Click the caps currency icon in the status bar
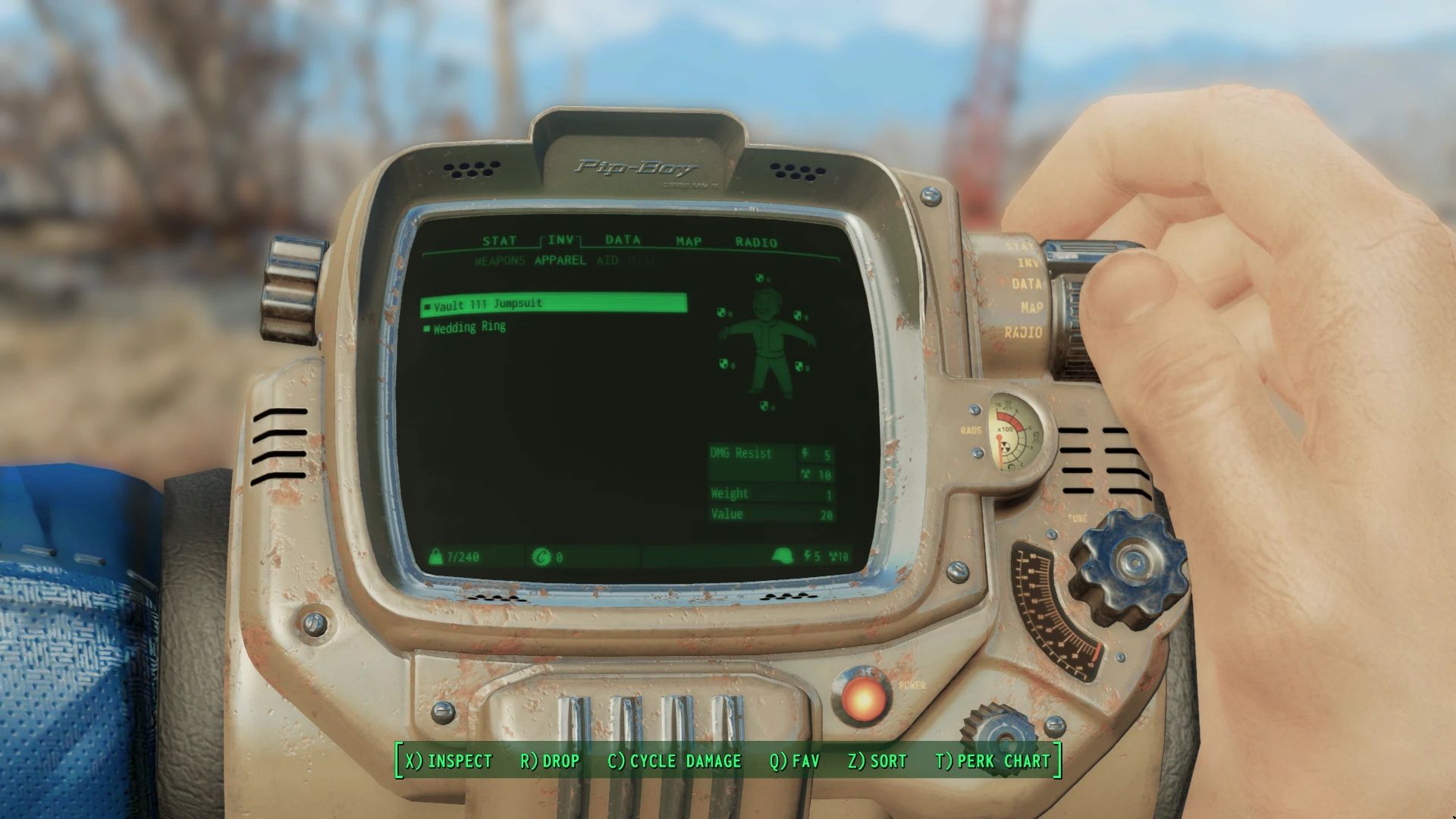1456x819 pixels. point(540,556)
